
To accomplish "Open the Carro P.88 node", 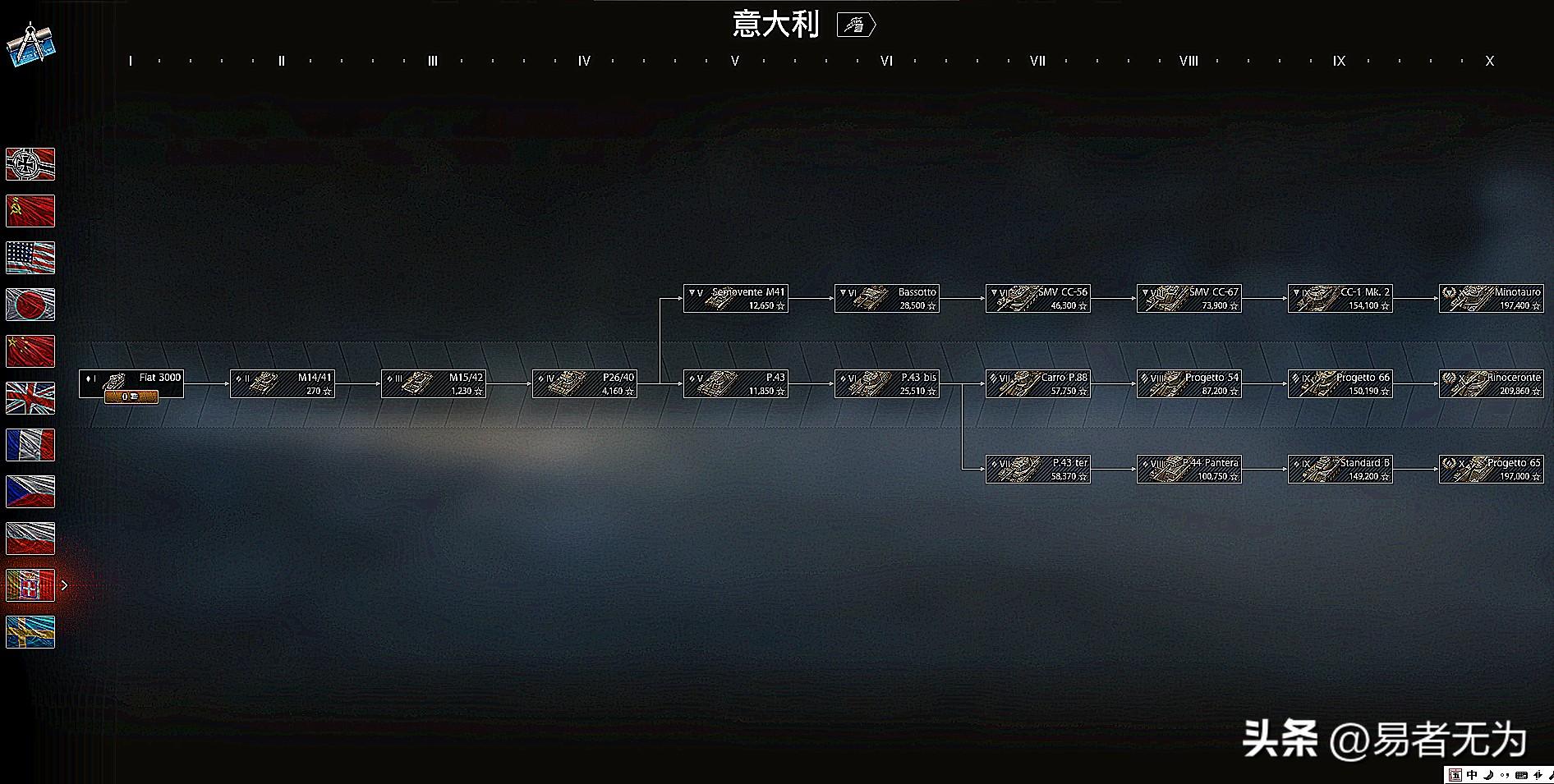I will pos(1038,383).
